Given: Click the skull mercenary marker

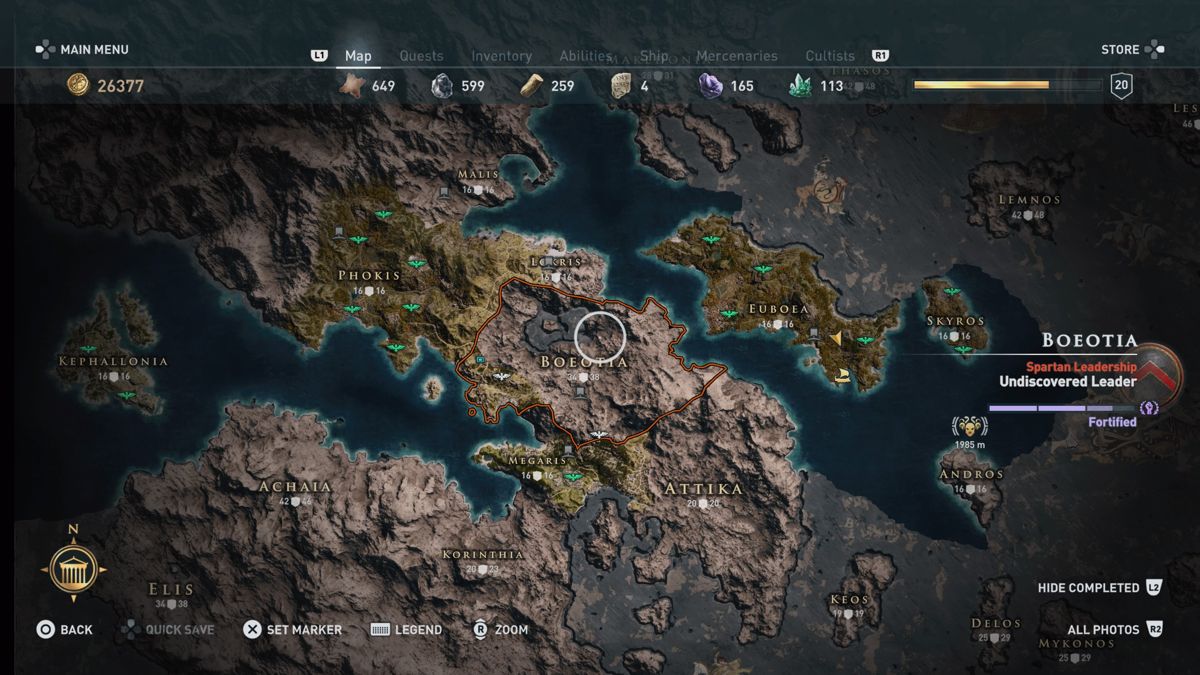Looking at the screenshot, I should 969,425.
